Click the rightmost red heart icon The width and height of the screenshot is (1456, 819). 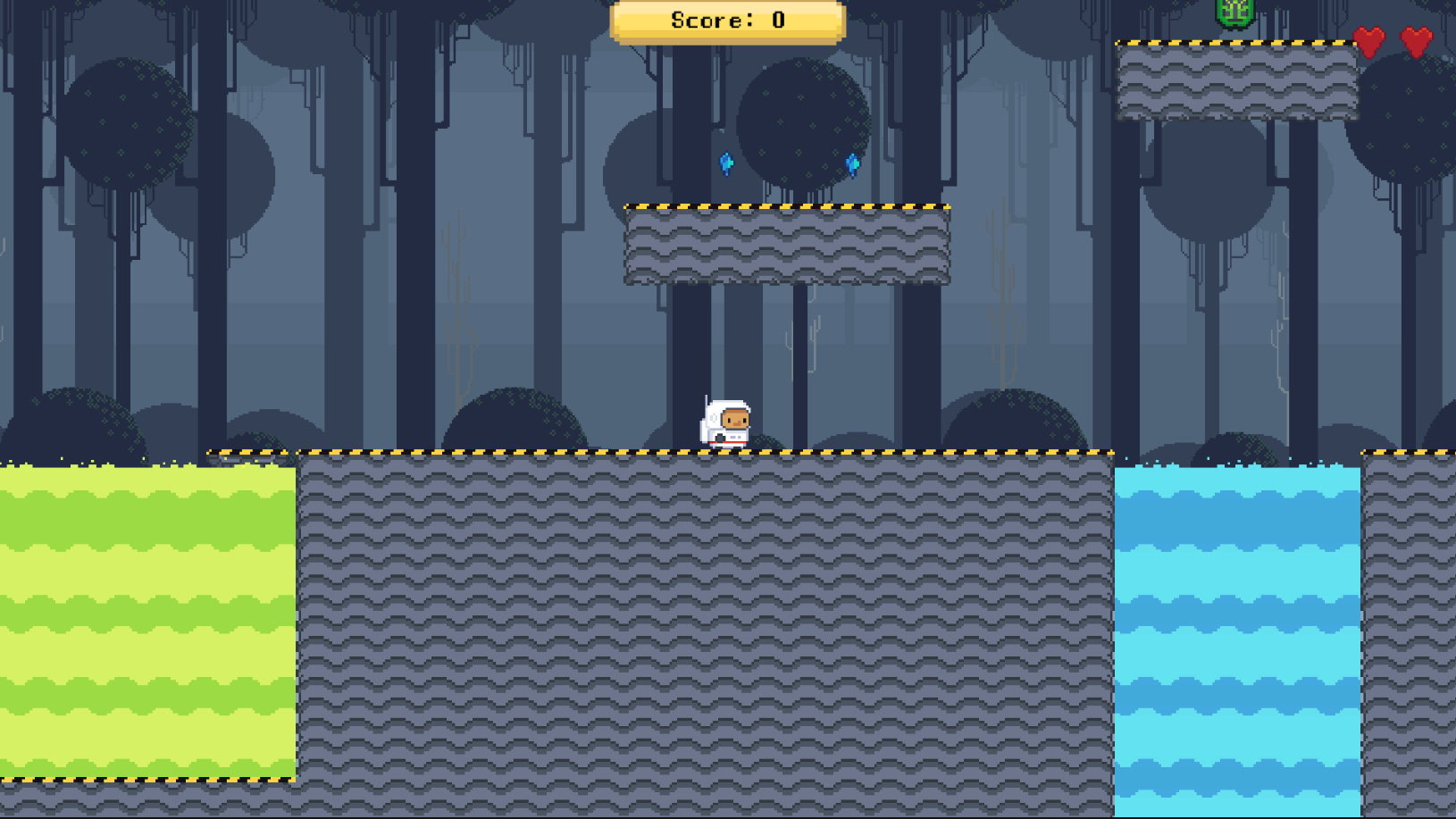(x=1417, y=40)
